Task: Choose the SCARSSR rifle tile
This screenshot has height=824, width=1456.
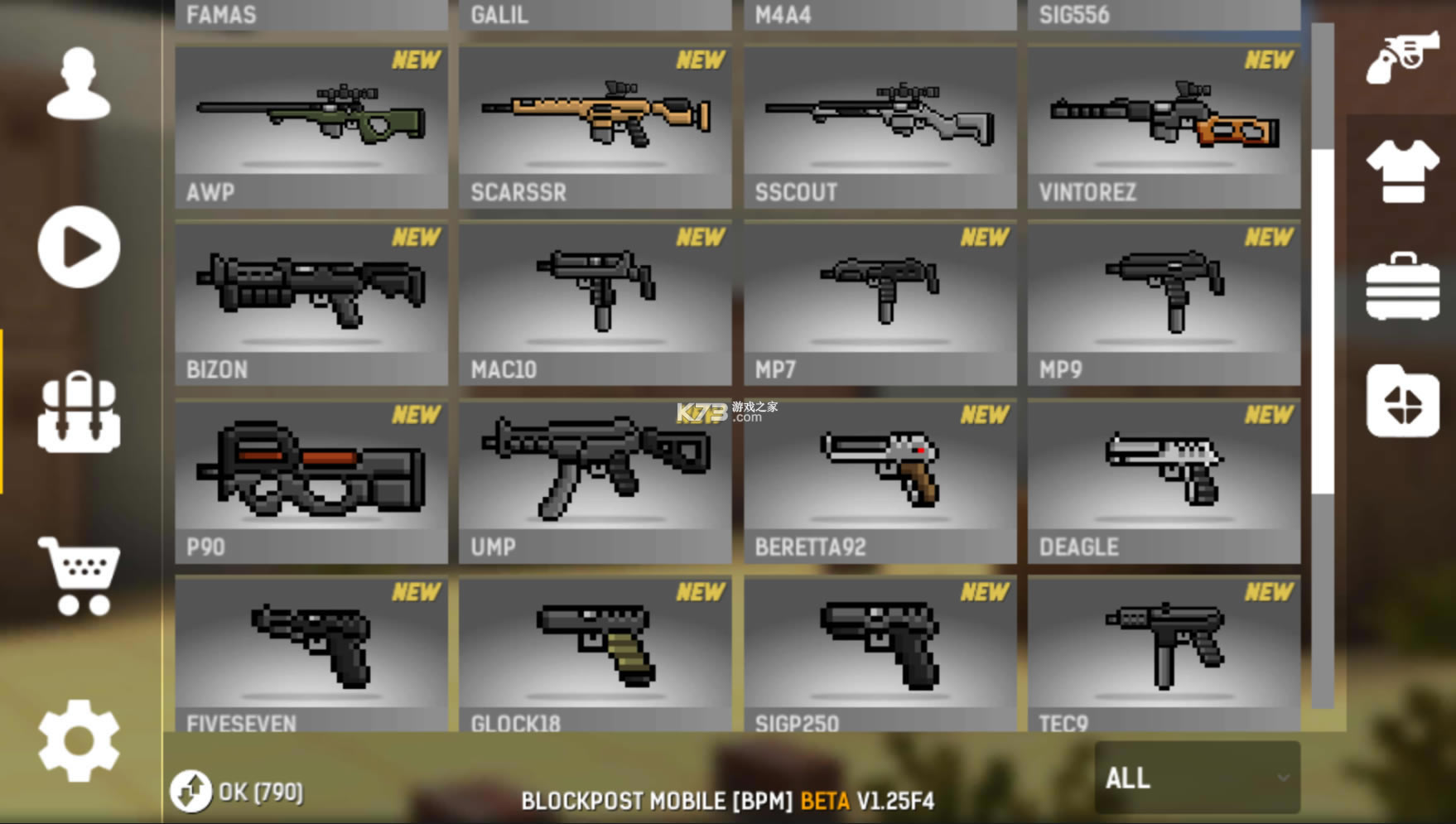Action: click(x=595, y=127)
